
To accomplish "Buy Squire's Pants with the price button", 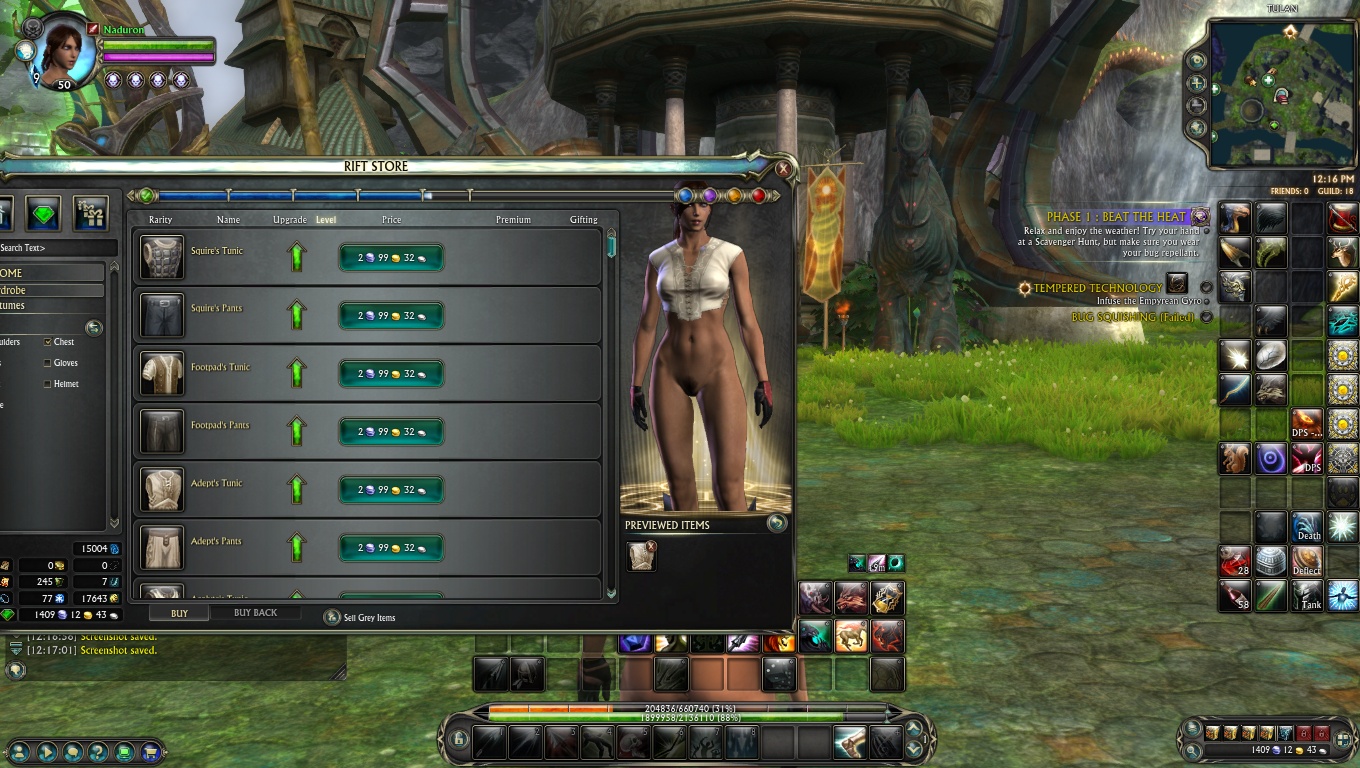I will pos(391,316).
